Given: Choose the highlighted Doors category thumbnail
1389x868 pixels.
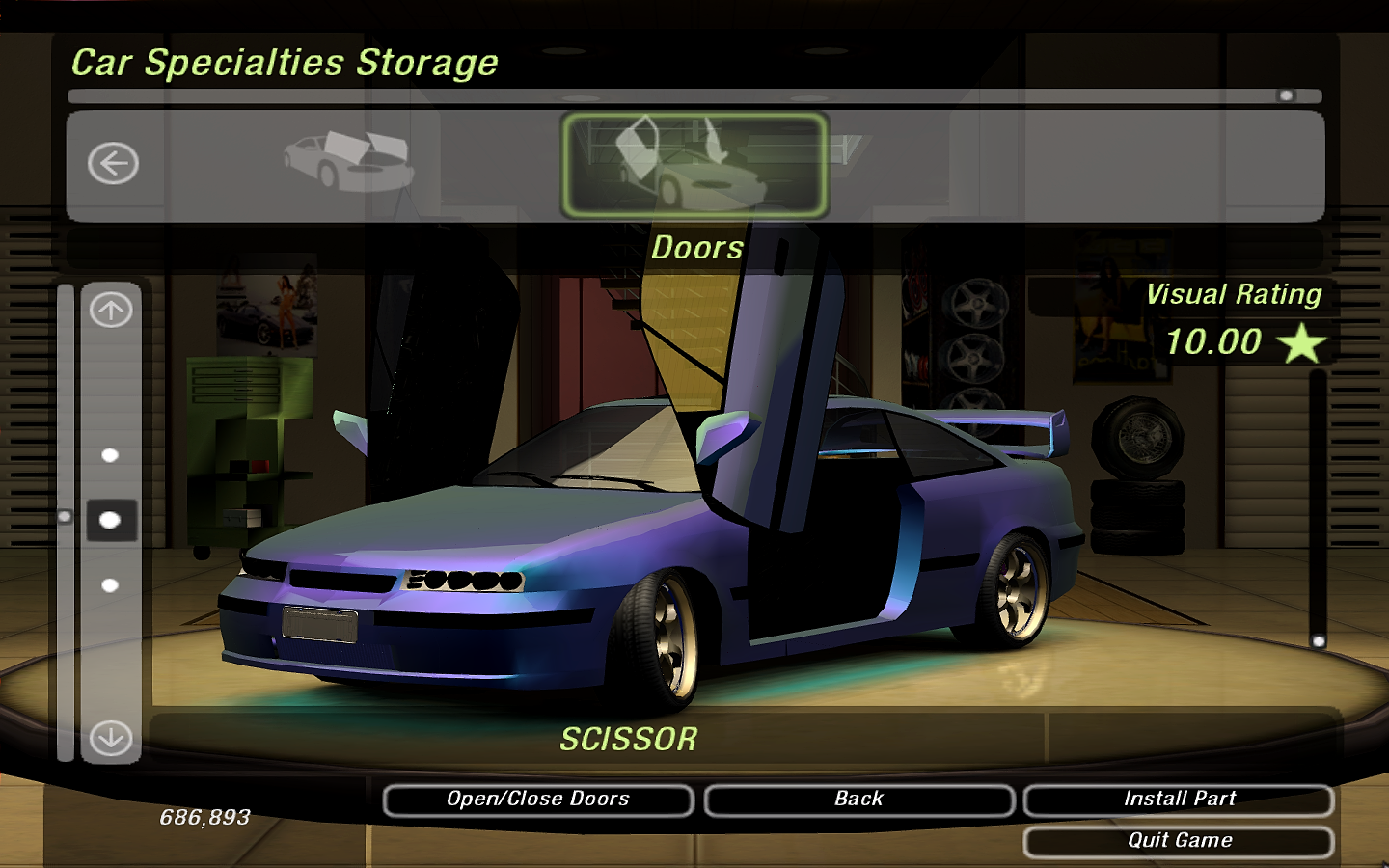Looking at the screenshot, I should click(694, 164).
